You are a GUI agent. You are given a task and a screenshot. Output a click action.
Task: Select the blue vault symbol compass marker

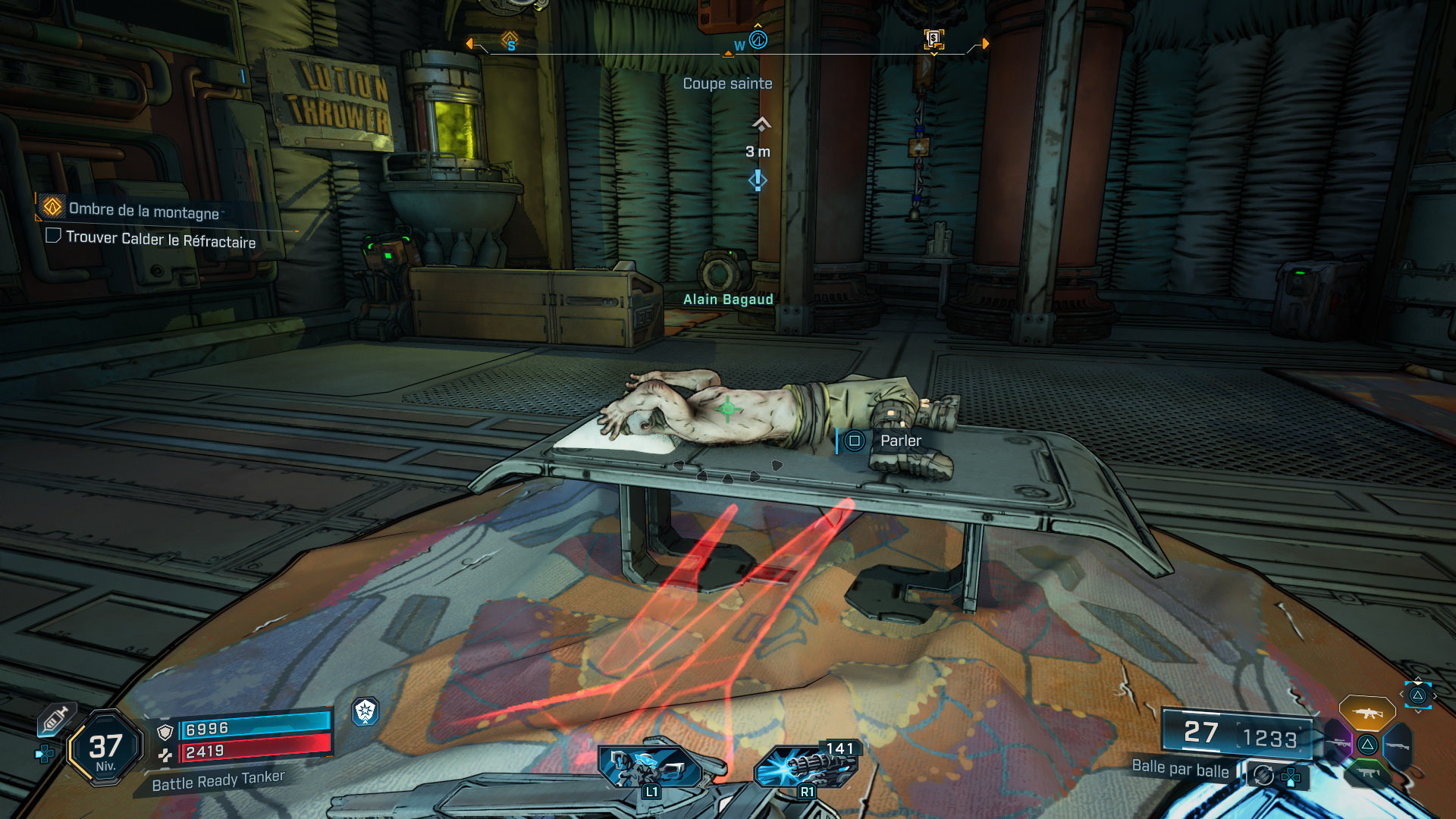point(758,39)
